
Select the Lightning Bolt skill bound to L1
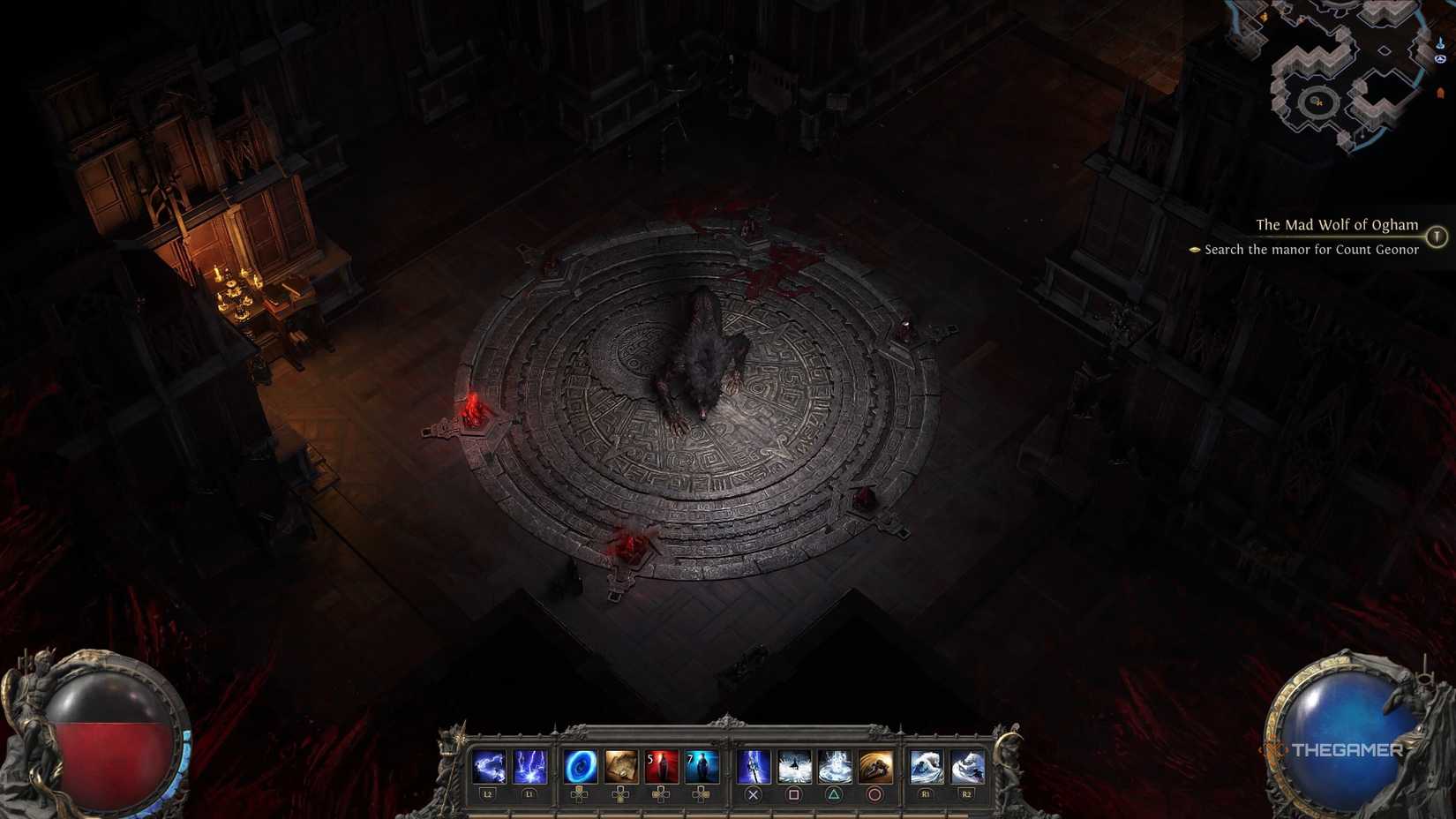point(529,766)
